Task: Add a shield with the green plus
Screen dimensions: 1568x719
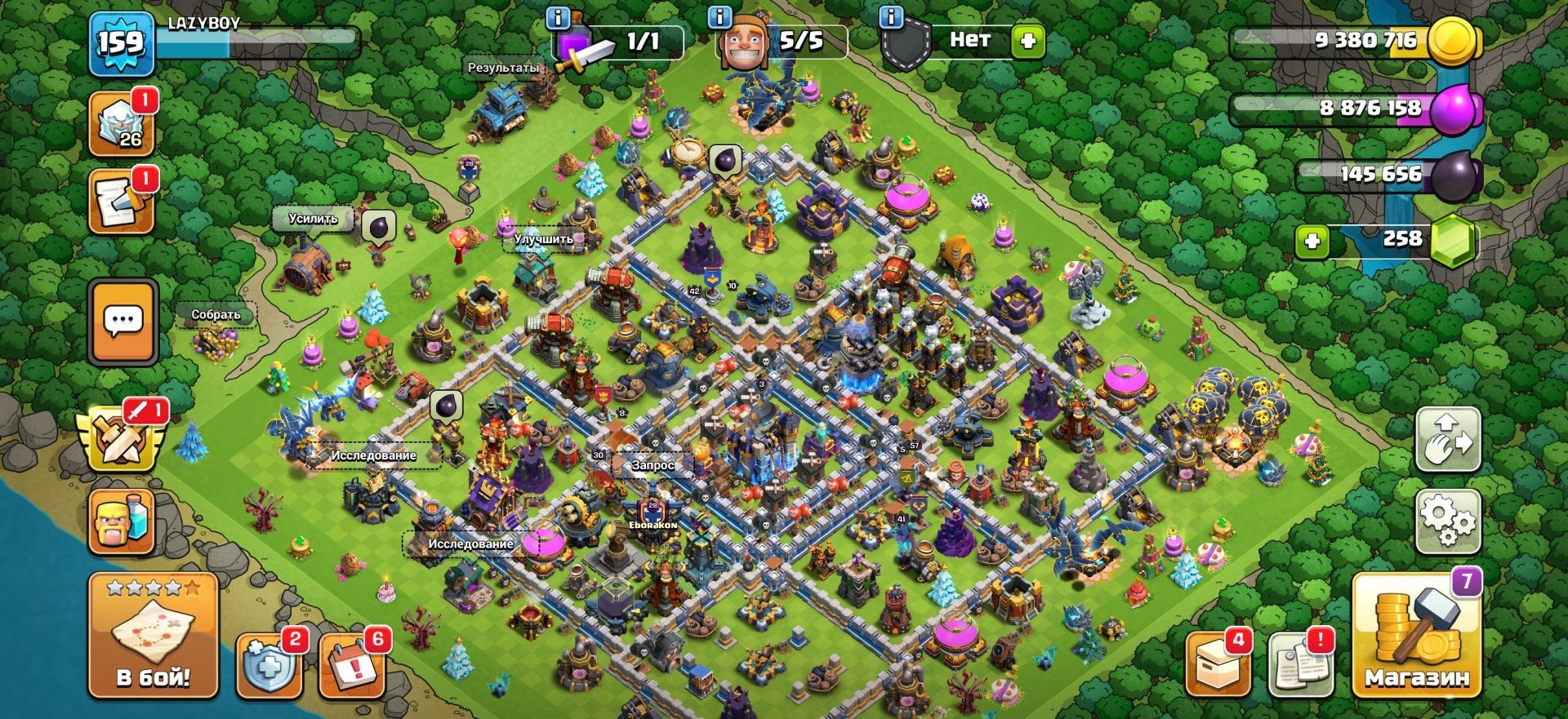Action: [x=1027, y=41]
